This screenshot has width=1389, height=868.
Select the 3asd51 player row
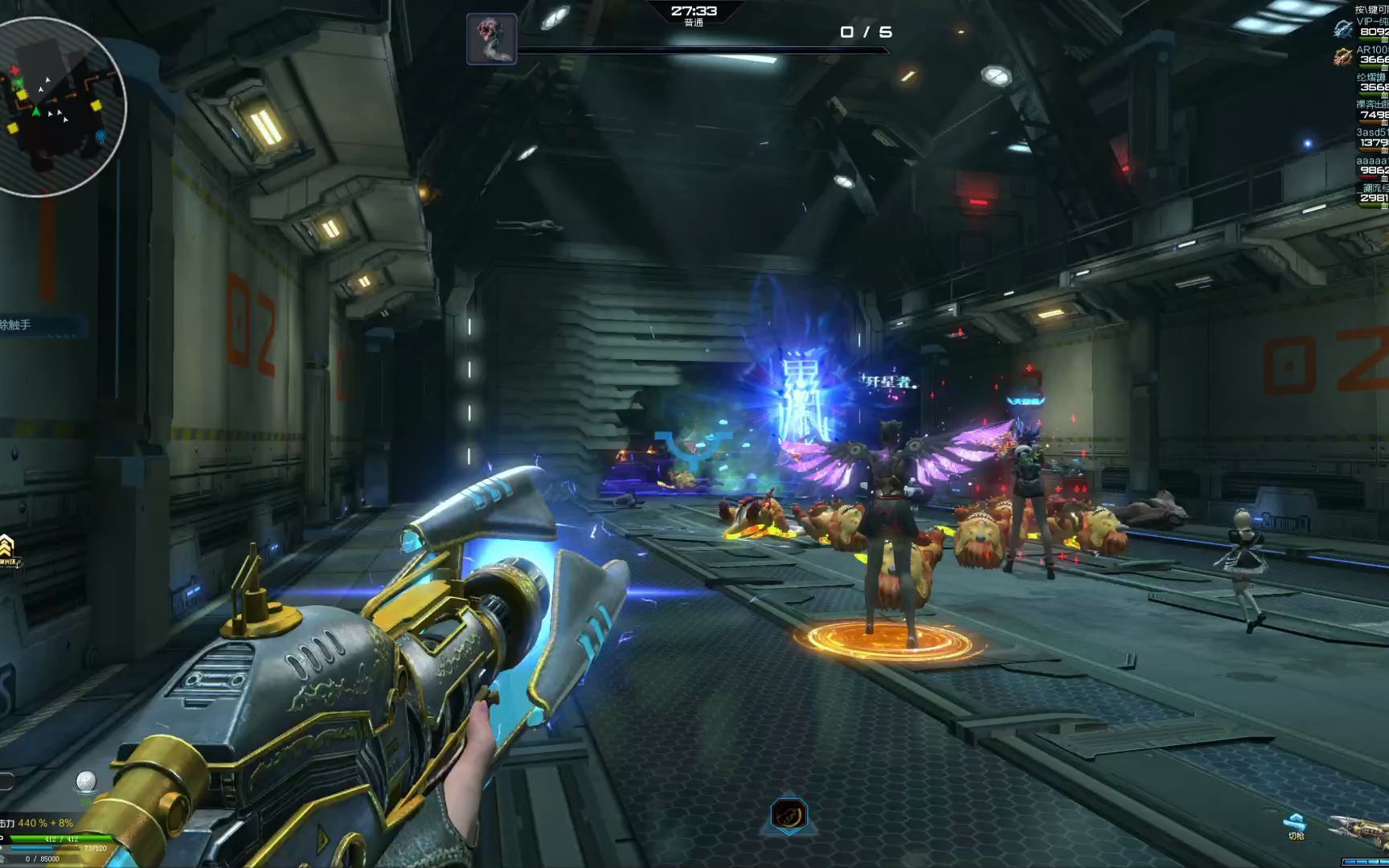pos(1371,137)
